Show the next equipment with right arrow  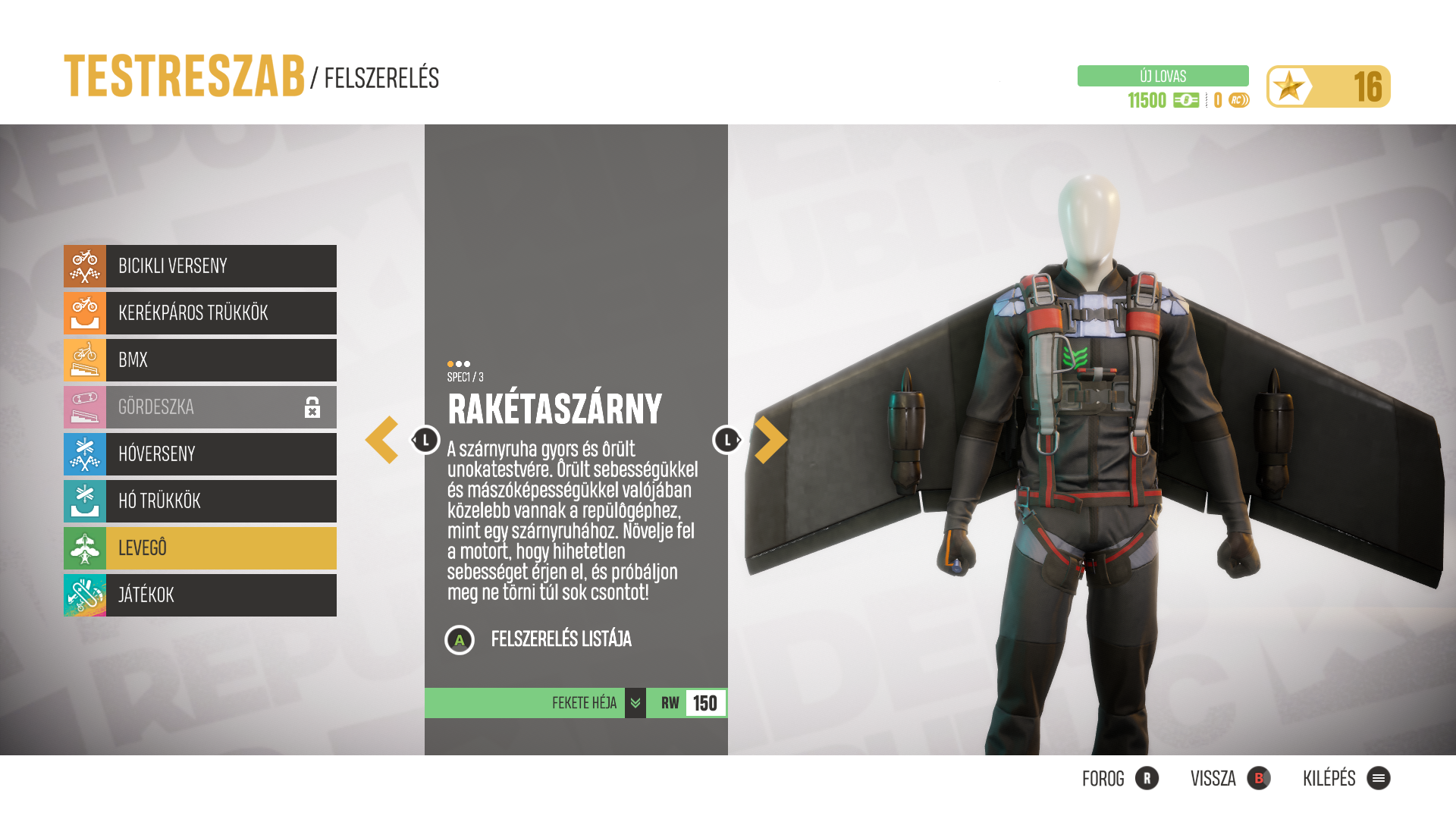point(770,440)
